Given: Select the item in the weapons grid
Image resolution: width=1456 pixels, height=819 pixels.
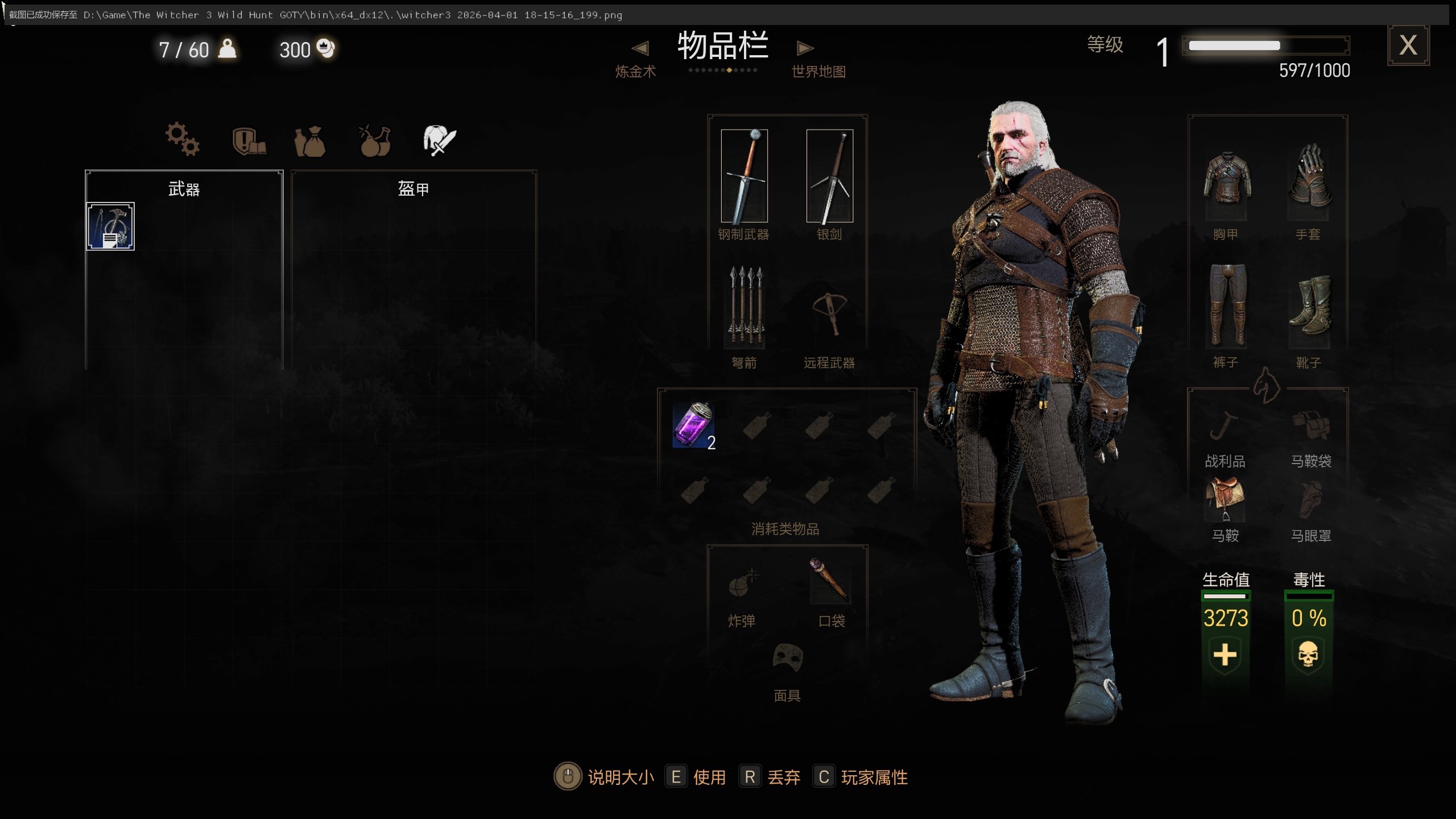Looking at the screenshot, I should pyautogui.click(x=110, y=226).
